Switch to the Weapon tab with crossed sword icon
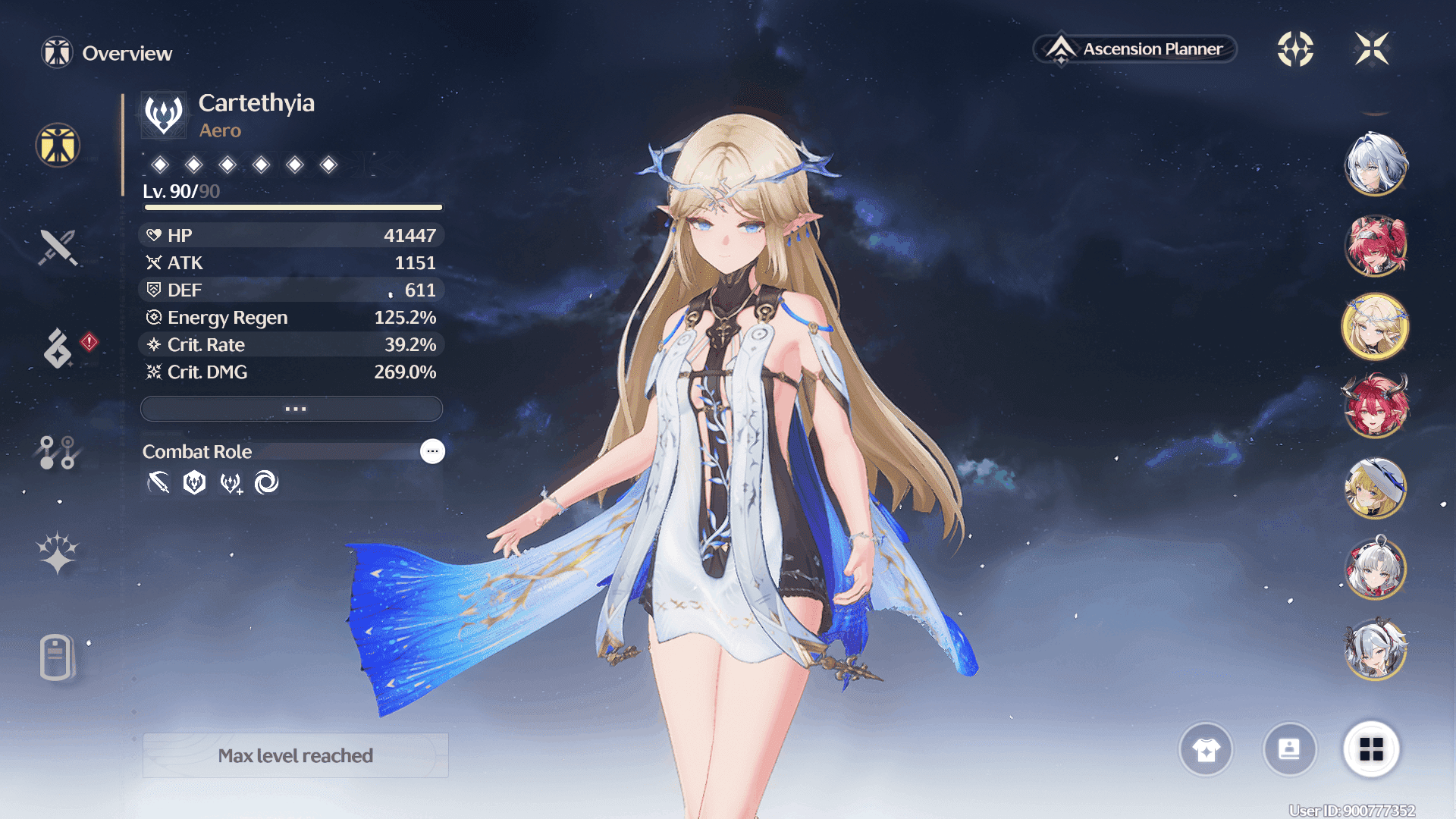1456x819 pixels. tap(58, 247)
